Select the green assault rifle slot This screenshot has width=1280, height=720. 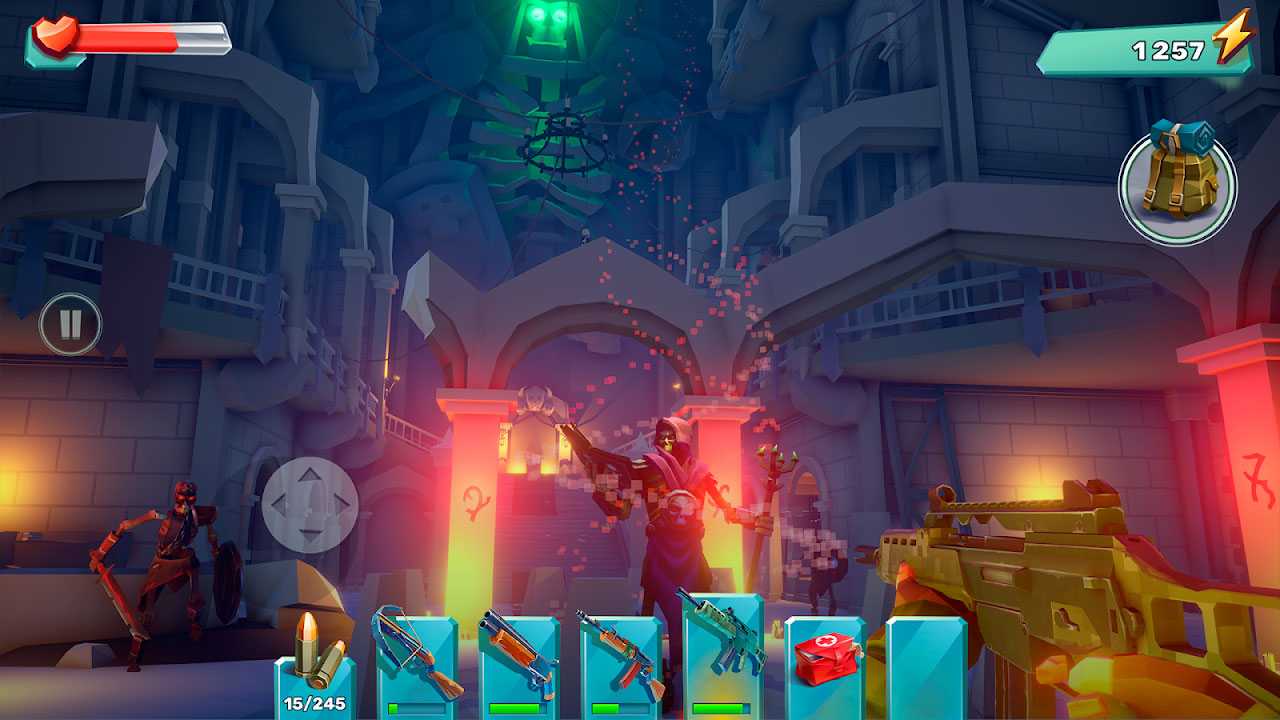pyautogui.click(x=722, y=652)
